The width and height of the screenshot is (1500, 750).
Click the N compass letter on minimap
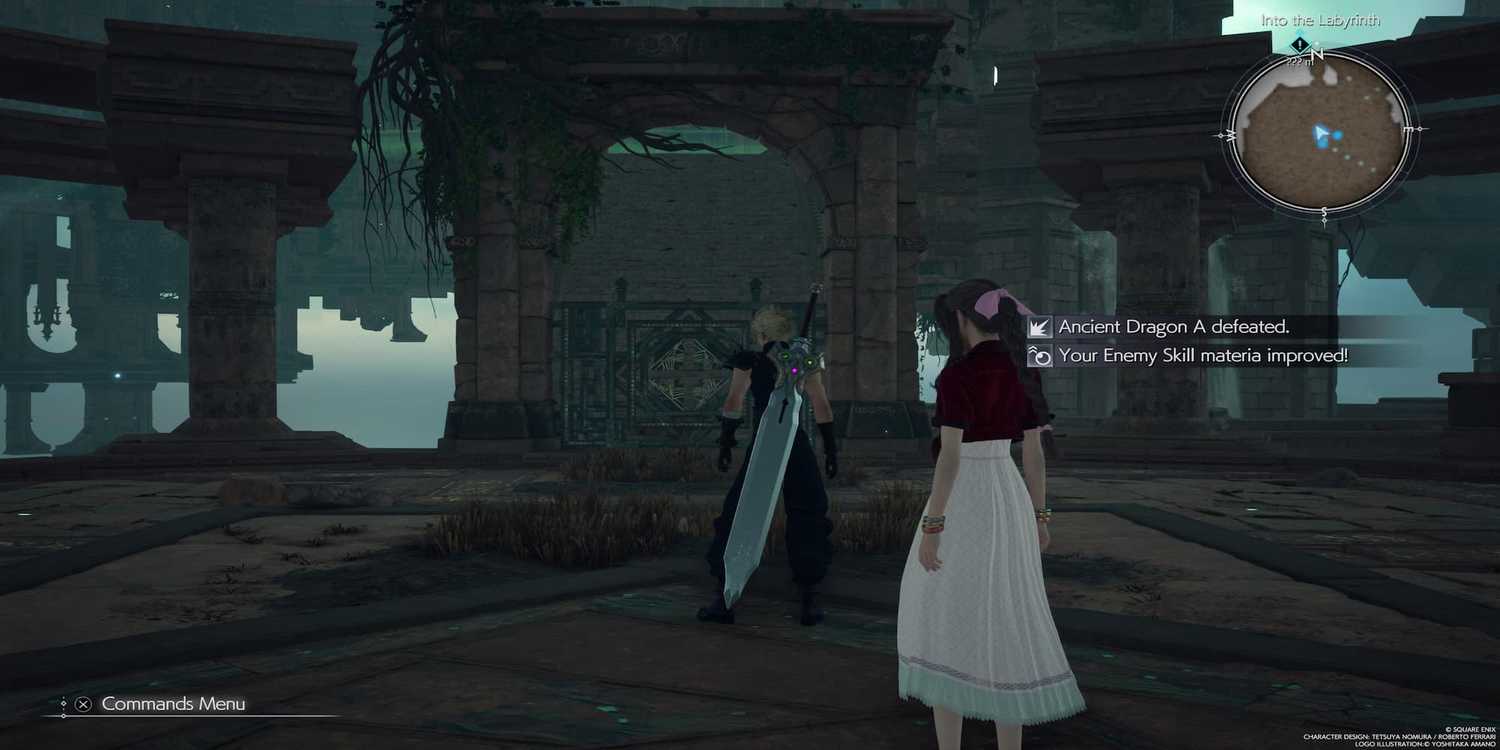click(x=1317, y=55)
